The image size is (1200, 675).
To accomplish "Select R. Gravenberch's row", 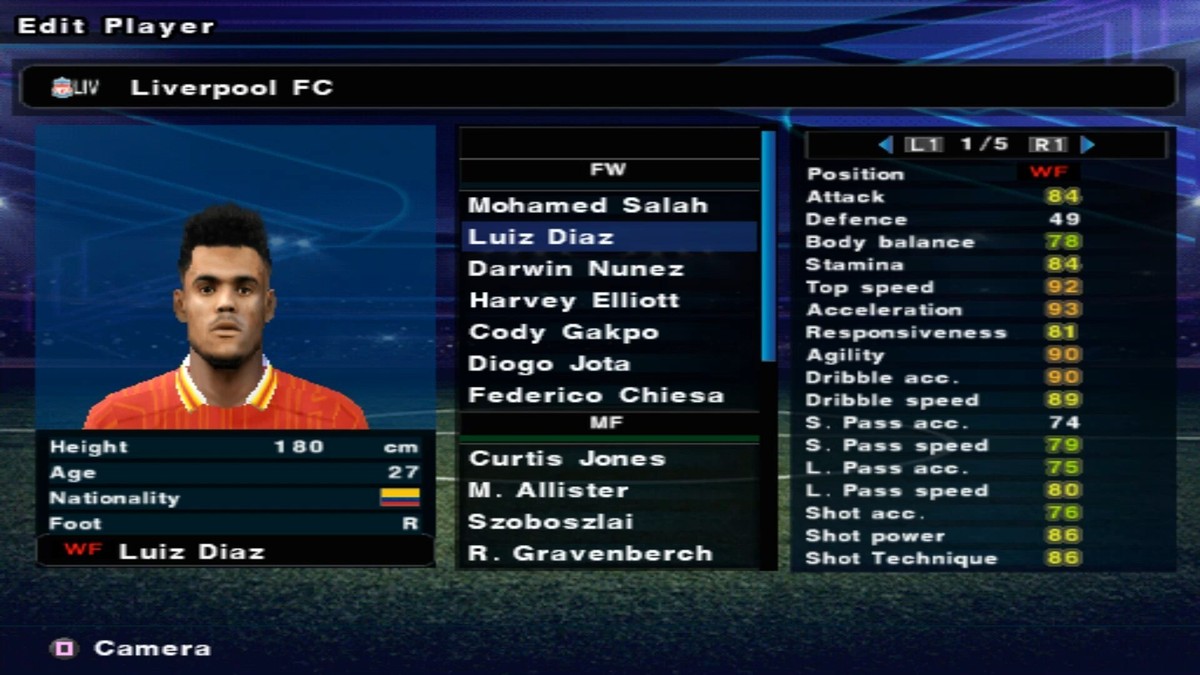I will click(590, 553).
